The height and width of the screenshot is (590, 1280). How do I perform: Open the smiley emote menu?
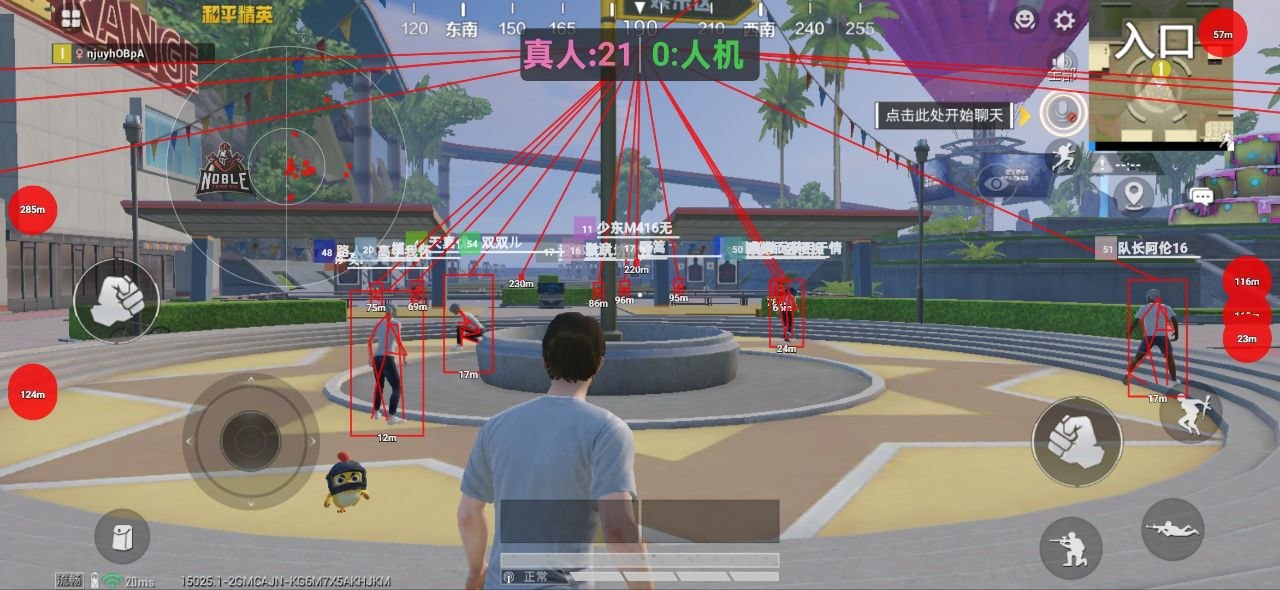click(x=1024, y=19)
